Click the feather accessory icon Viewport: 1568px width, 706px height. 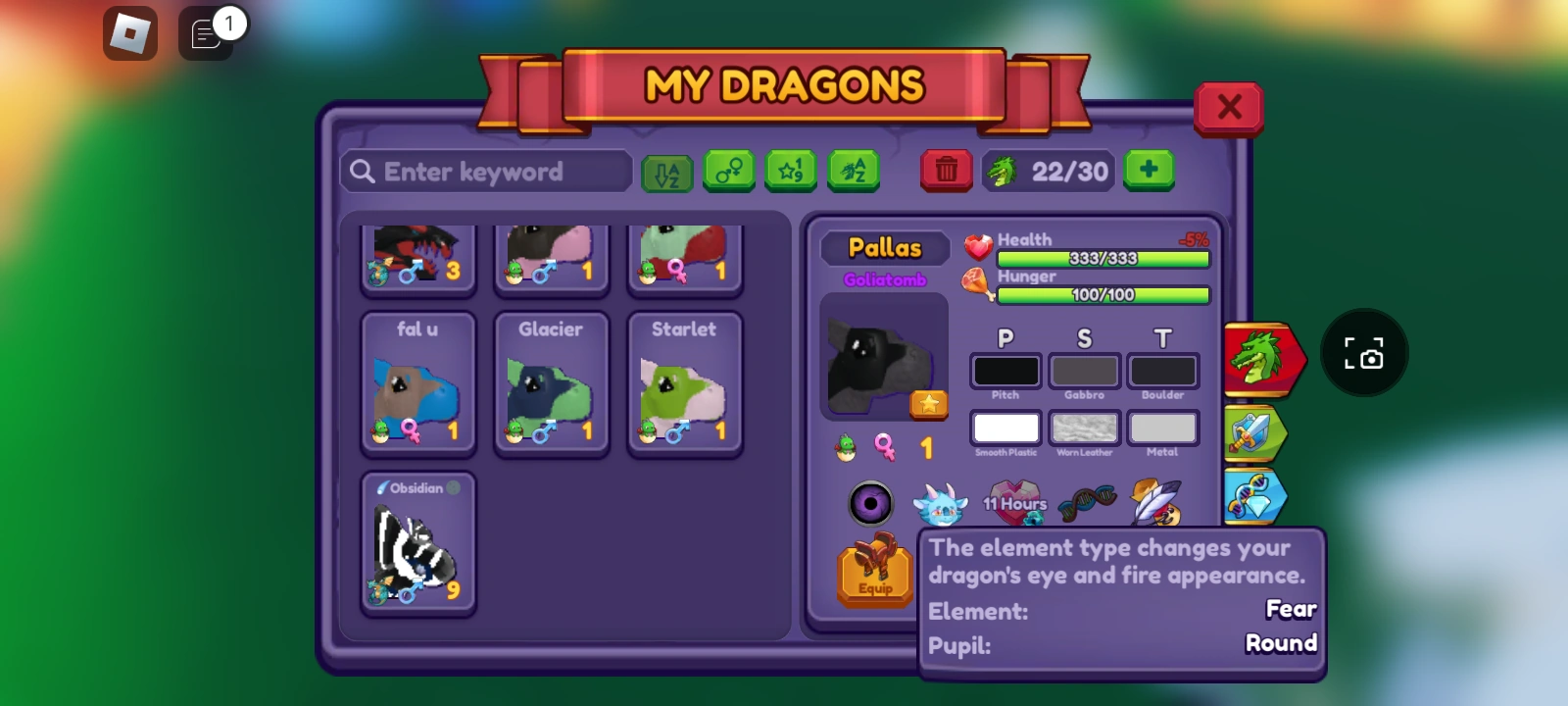1156,502
